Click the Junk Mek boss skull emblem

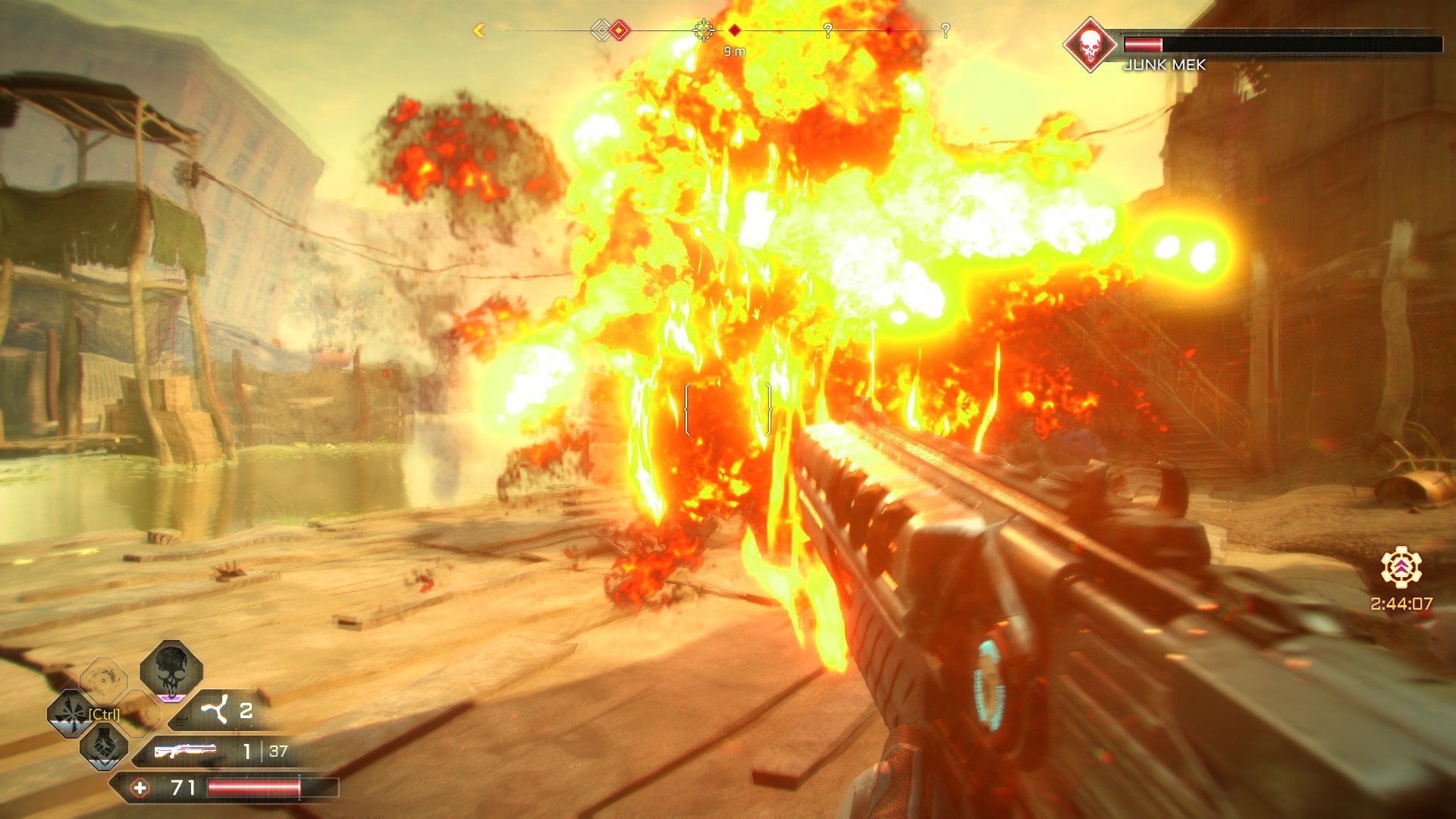(x=1090, y=45)
